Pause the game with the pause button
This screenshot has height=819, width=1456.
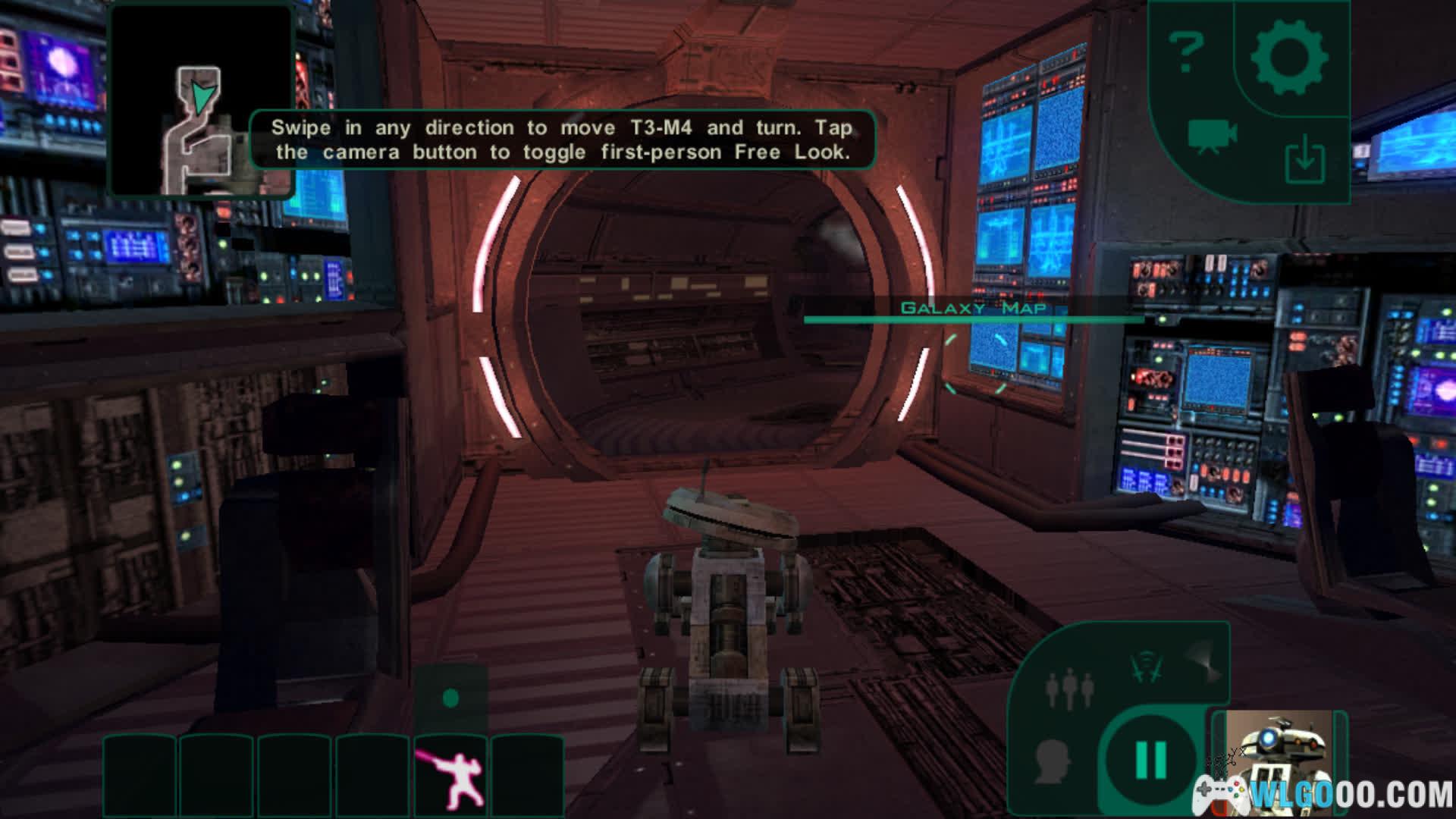coord(1150,758)
